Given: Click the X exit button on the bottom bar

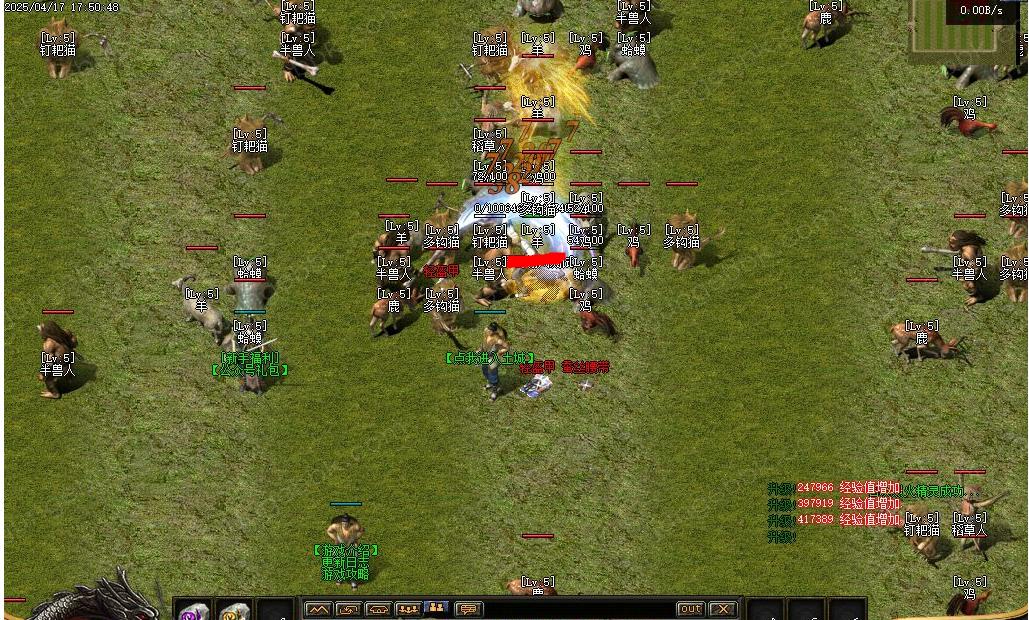Looking at the screenshot, I should pyautogui.click(x=723, y=609).
